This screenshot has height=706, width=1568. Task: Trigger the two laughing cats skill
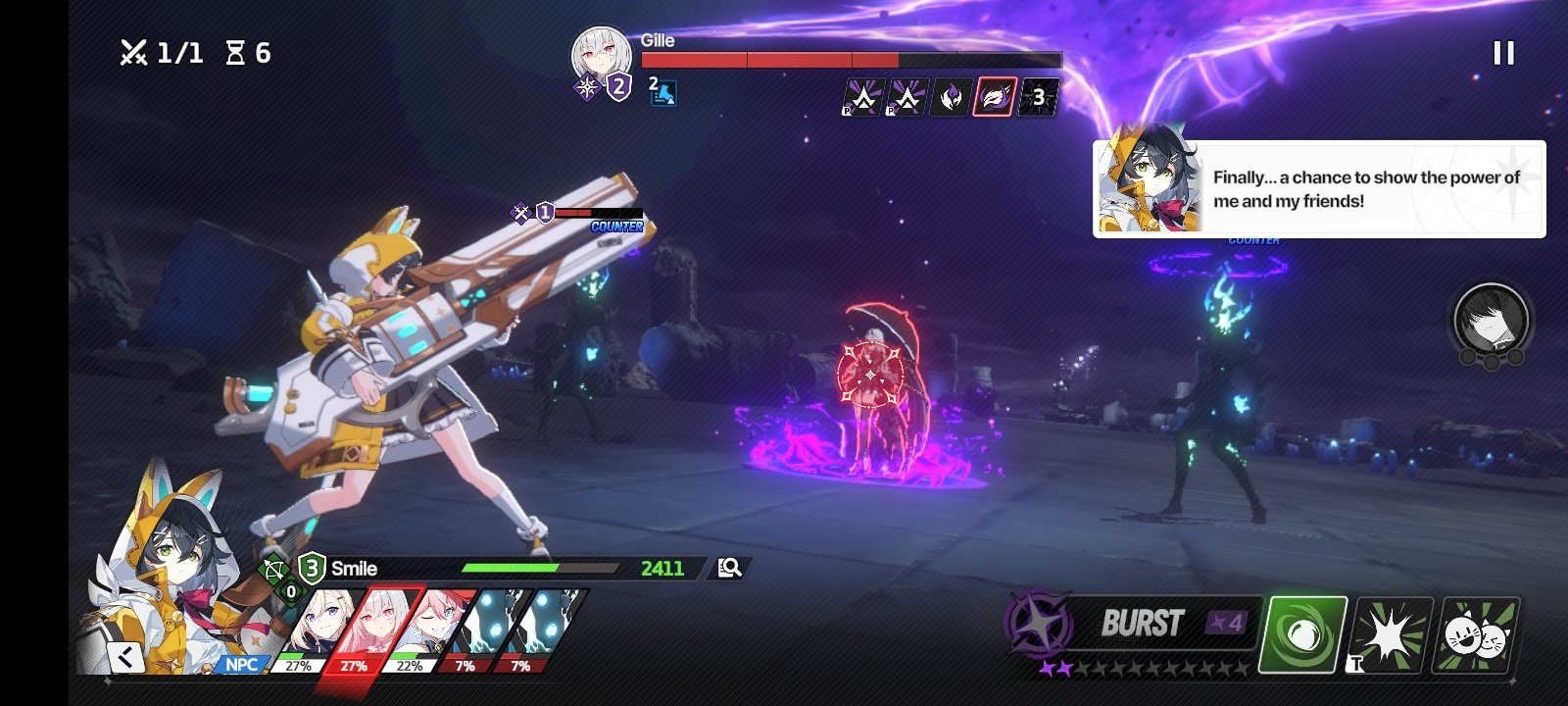[x=1477, y=635]
